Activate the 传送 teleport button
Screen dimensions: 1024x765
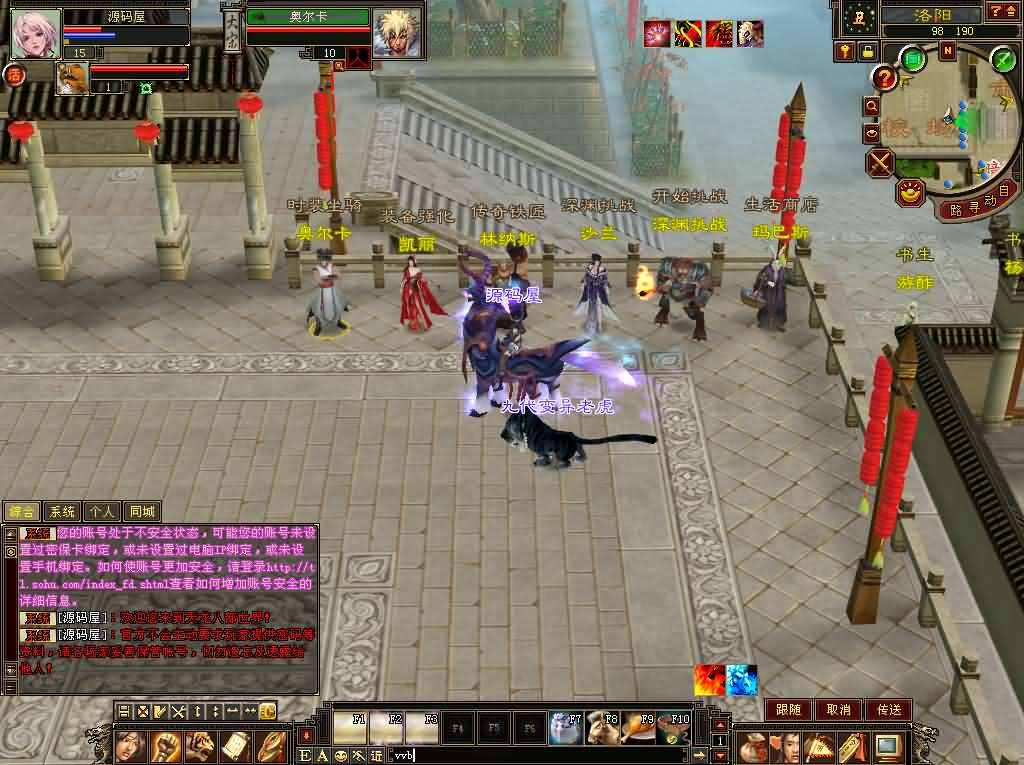888,709
